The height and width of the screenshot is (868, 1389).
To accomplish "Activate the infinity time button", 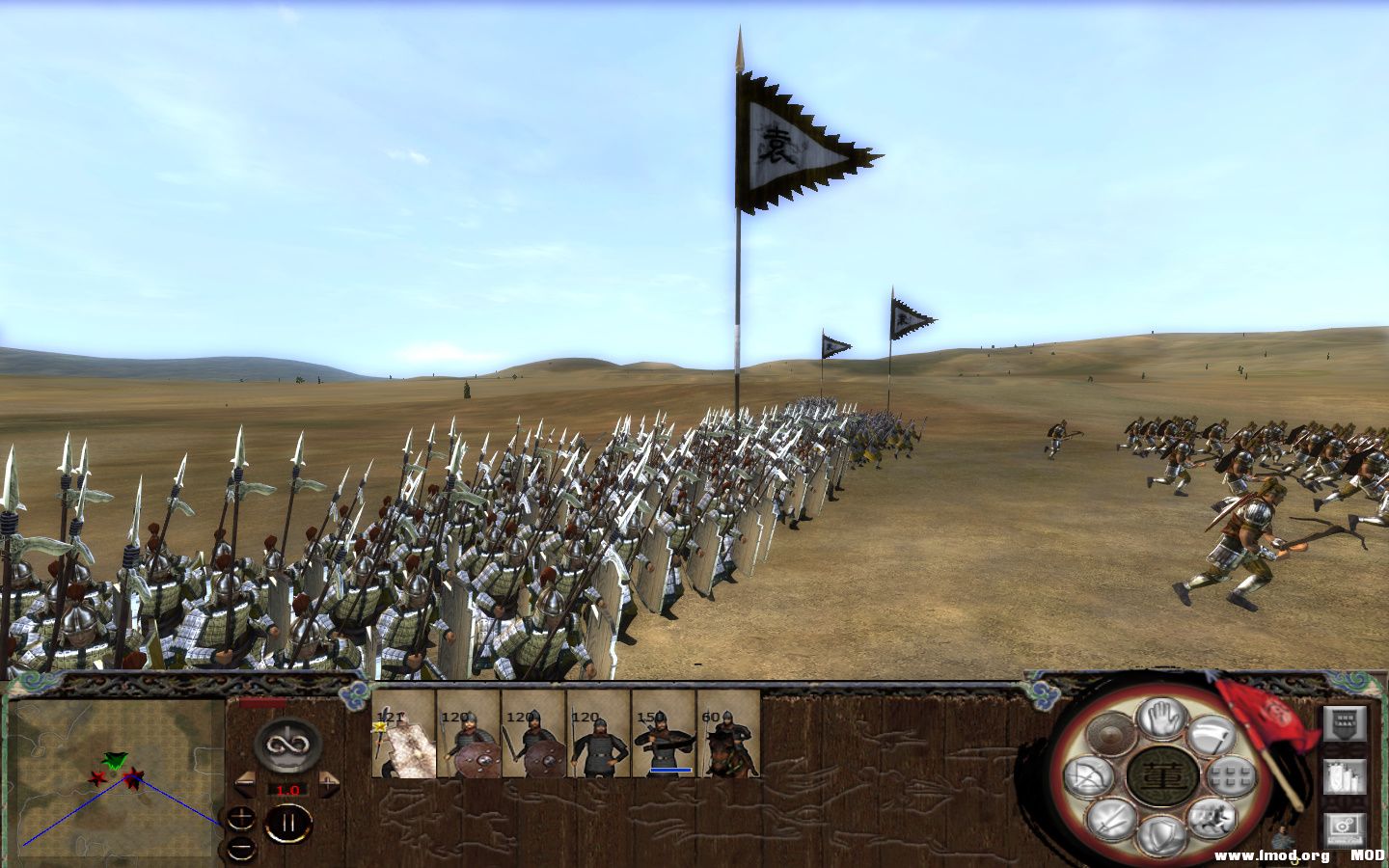I will click(288, 744).
